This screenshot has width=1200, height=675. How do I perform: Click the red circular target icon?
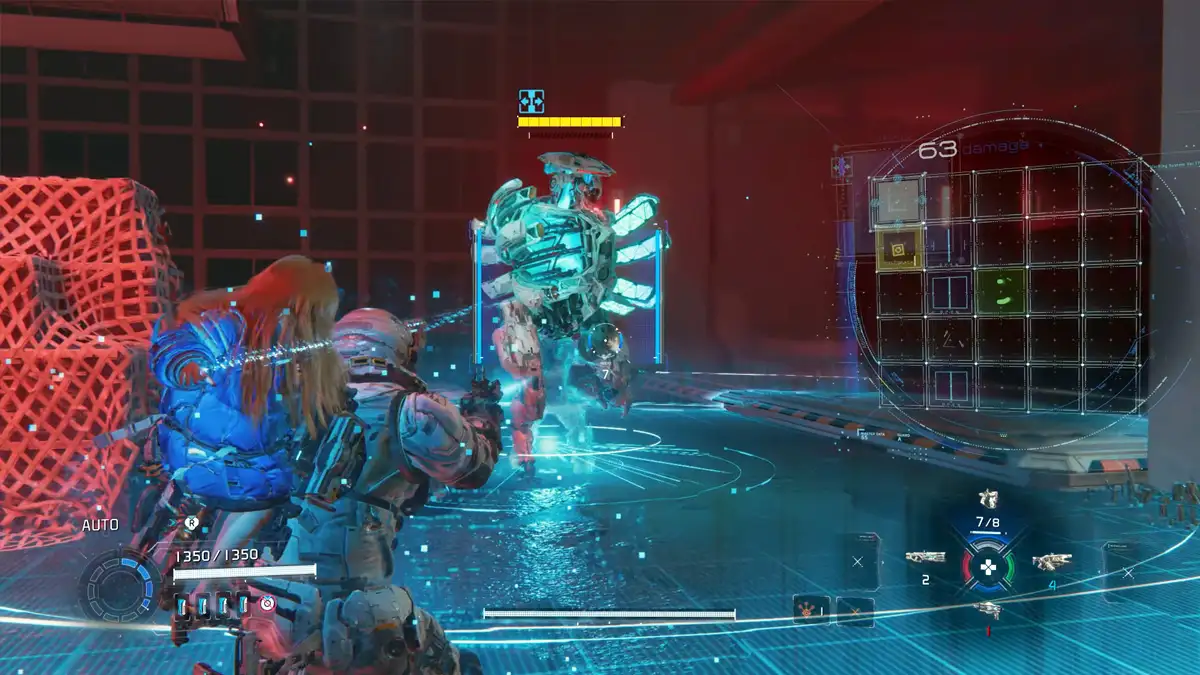pyautogui.click(x=267, y=603)
